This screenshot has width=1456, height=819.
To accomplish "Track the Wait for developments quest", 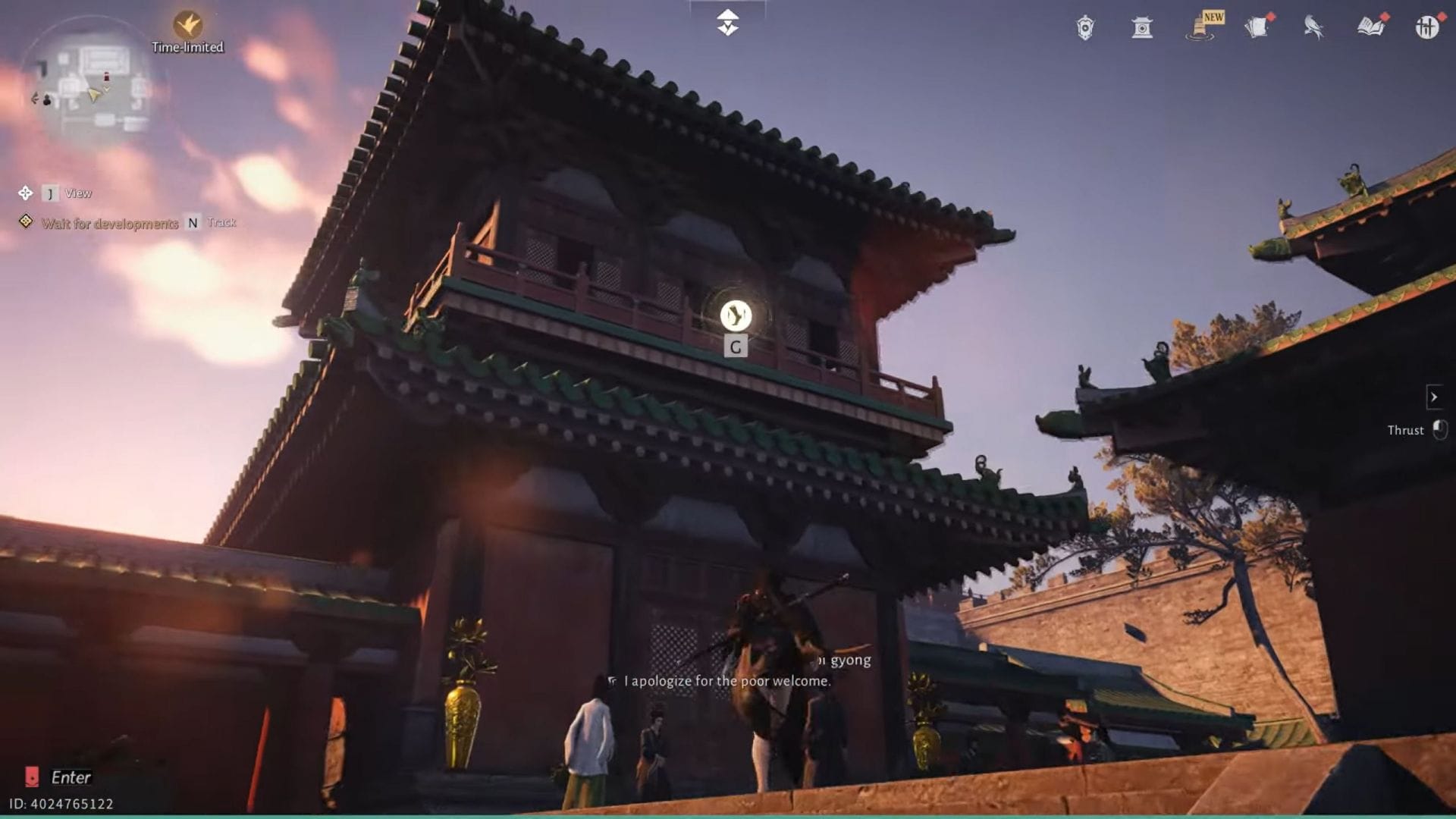I will [x=192, y=222].
